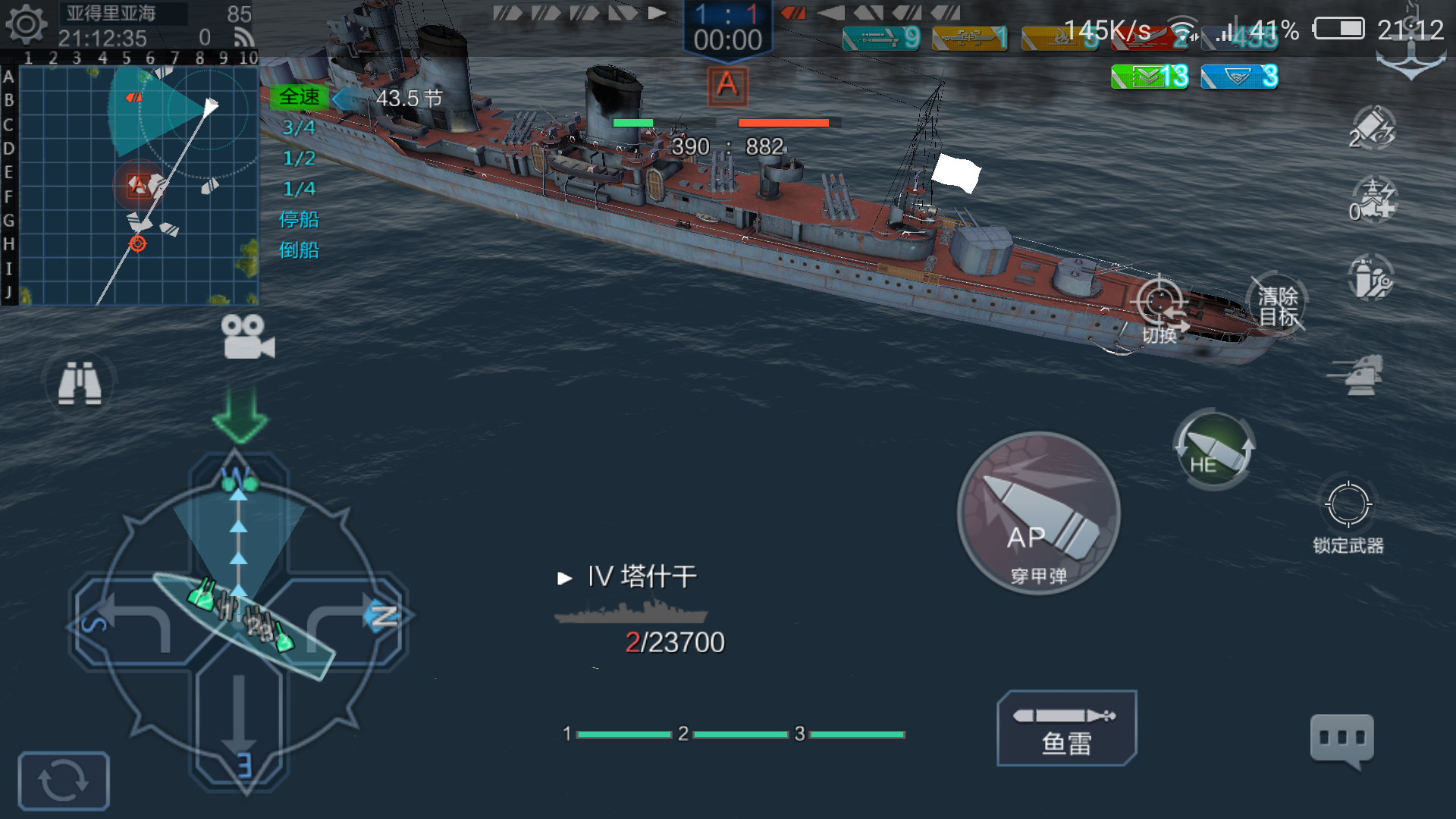Open the chat bubble icon at bottom right
The height and width of the screenshot is (819, 1456).
pyautogui.click(x=1341, y=738)
